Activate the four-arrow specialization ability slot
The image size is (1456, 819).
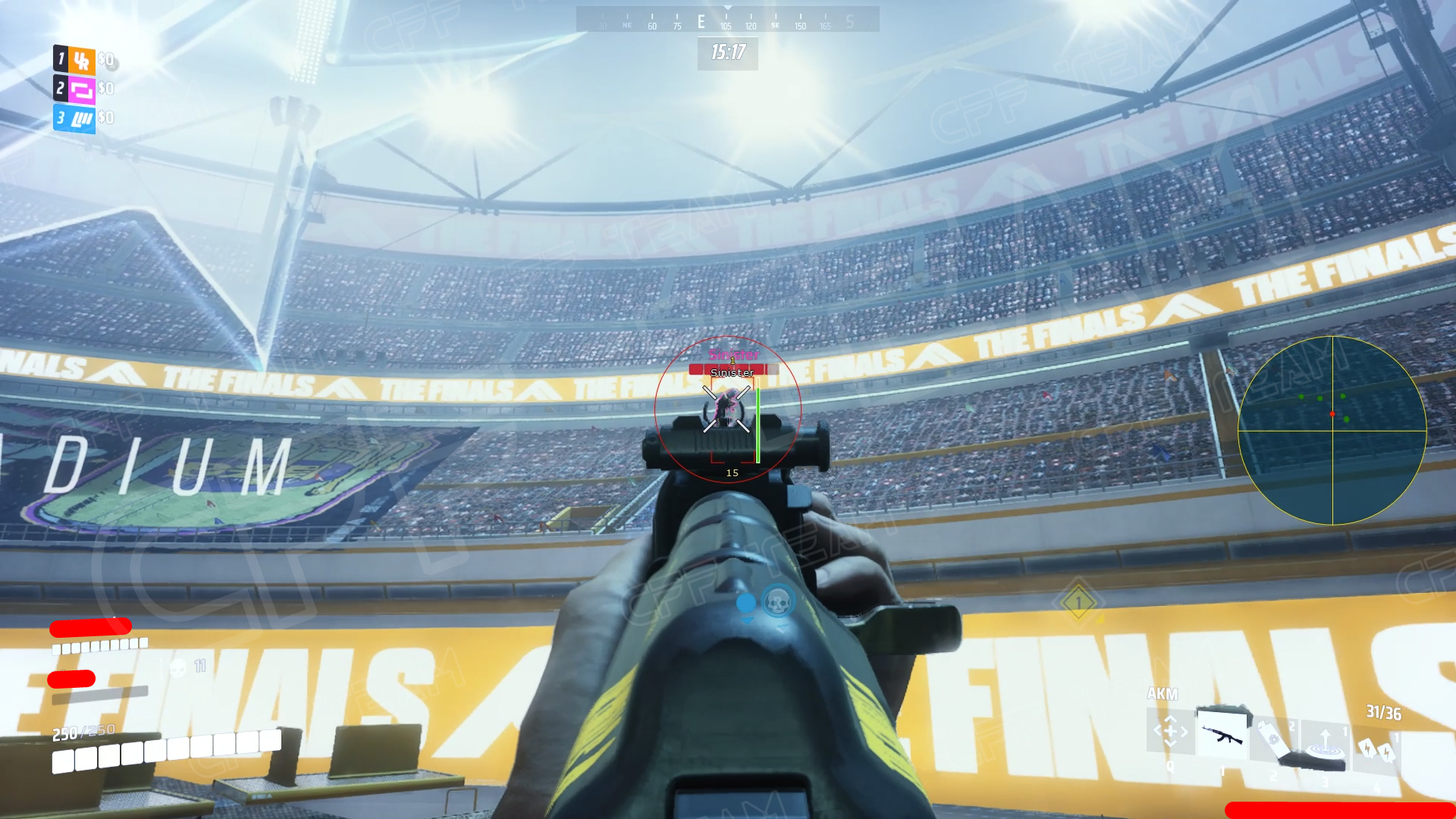point(1170,731)
